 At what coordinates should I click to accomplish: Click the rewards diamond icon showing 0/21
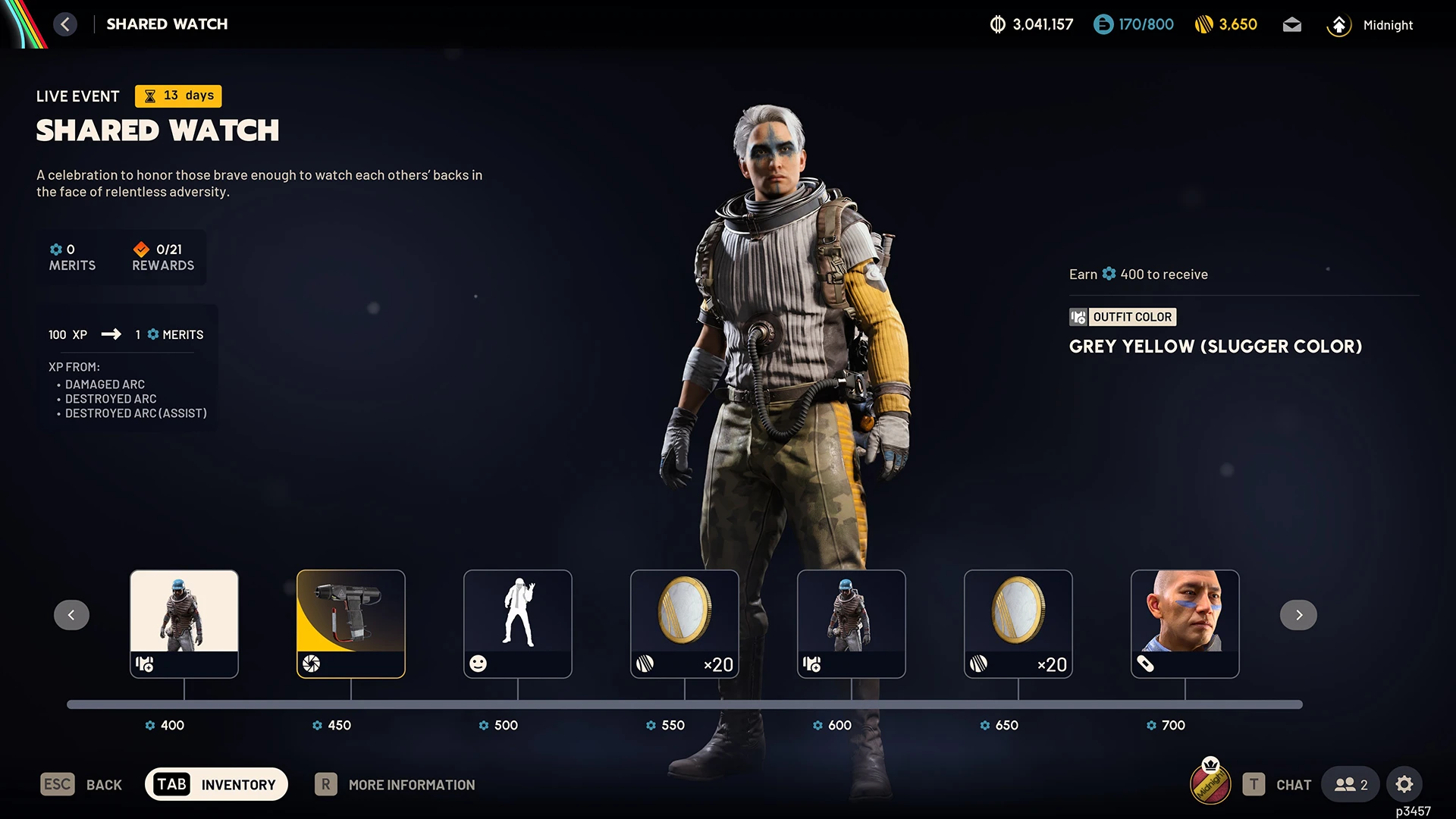click(x=141, y=249)
